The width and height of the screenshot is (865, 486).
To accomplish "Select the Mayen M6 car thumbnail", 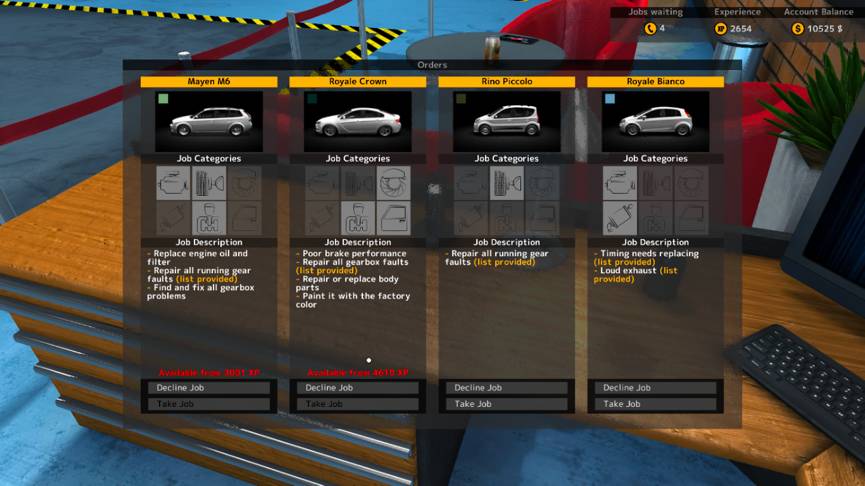I will click(x=209, y=122).
